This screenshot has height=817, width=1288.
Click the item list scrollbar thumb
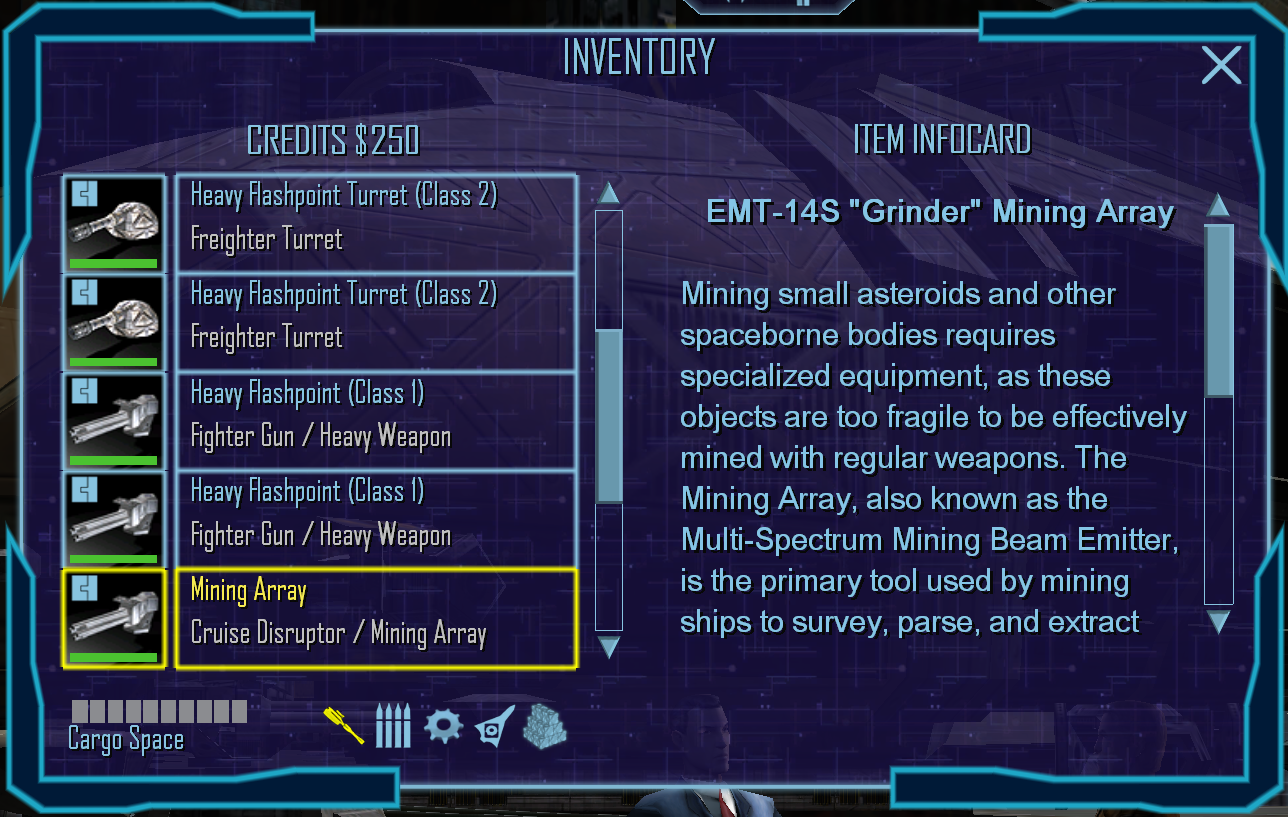(x=609, y=415)
